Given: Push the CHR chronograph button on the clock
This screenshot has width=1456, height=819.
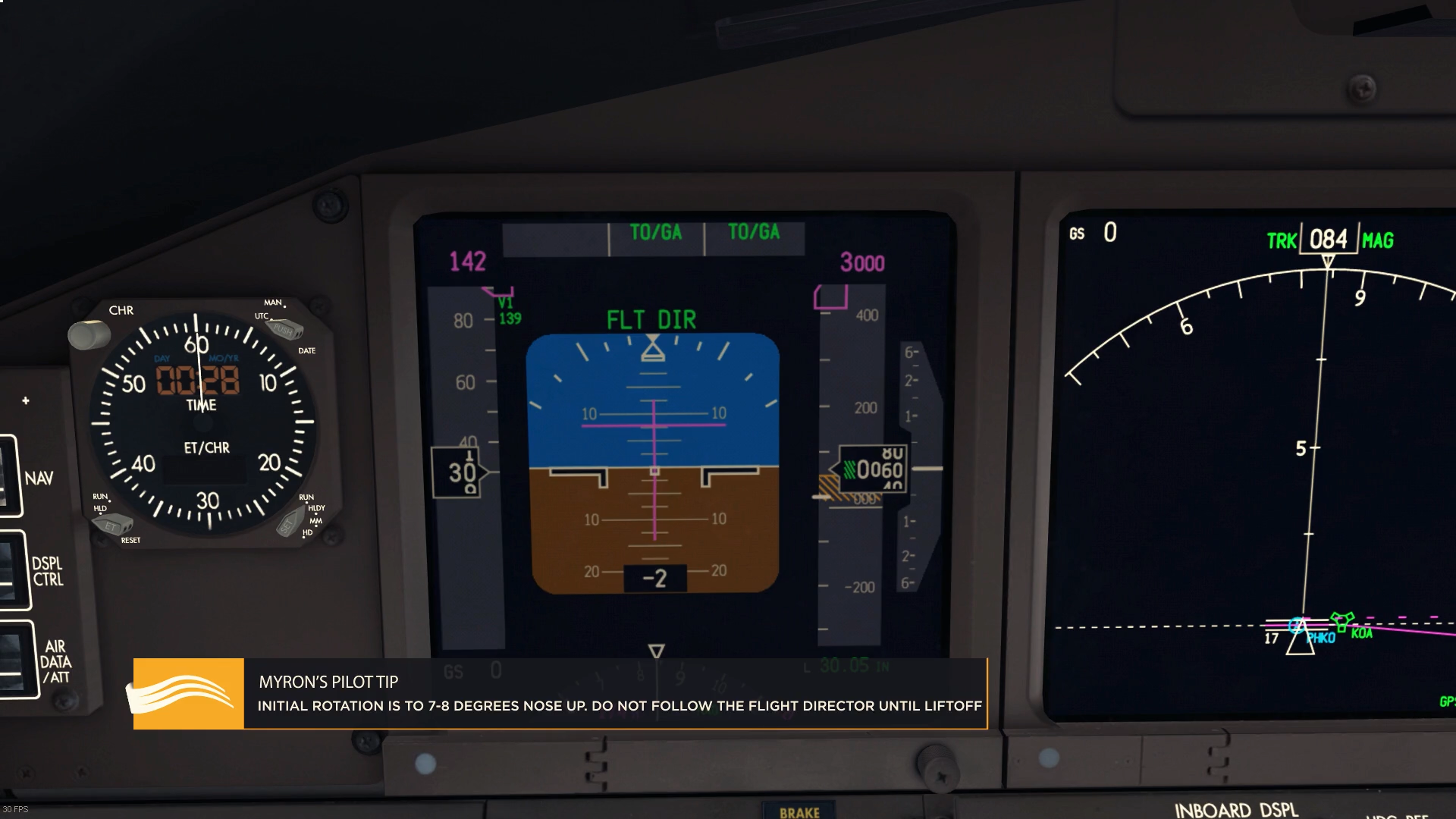Looking at the screenshot, I should pyautogui.click(x=89, y=334).
